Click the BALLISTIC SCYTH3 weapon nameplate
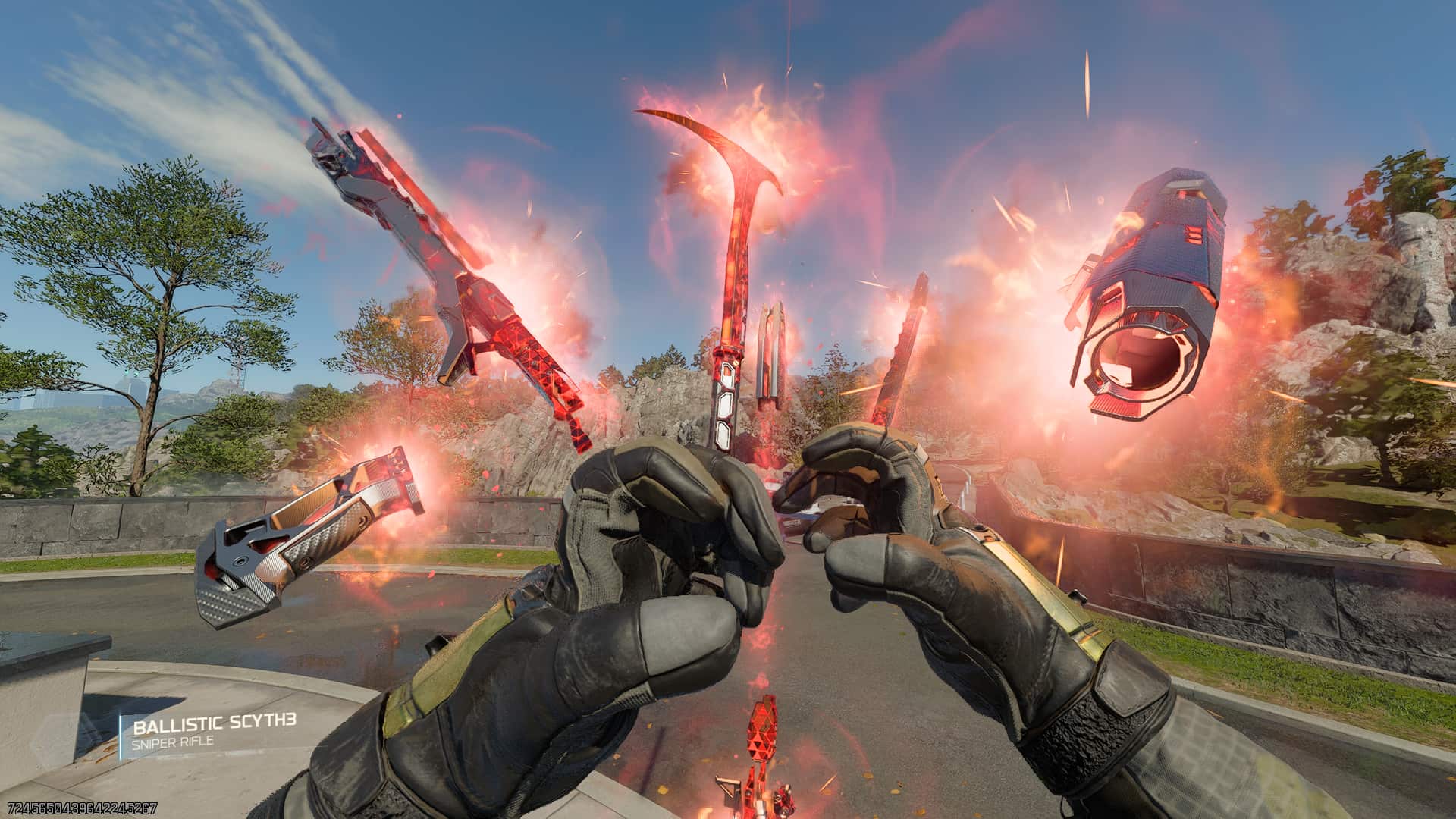 pyautogui.click(x=216, y=724)
